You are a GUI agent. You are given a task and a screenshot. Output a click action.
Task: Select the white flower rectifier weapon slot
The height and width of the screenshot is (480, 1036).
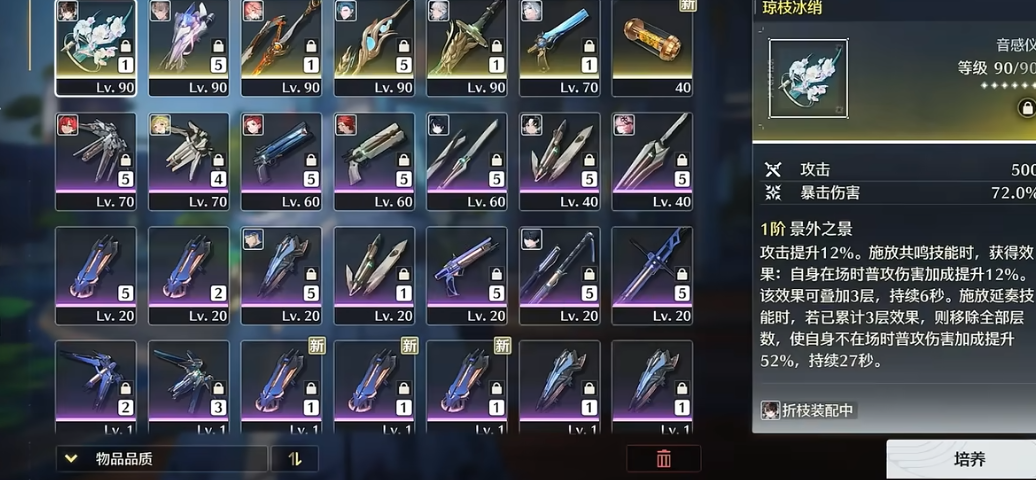95,45
